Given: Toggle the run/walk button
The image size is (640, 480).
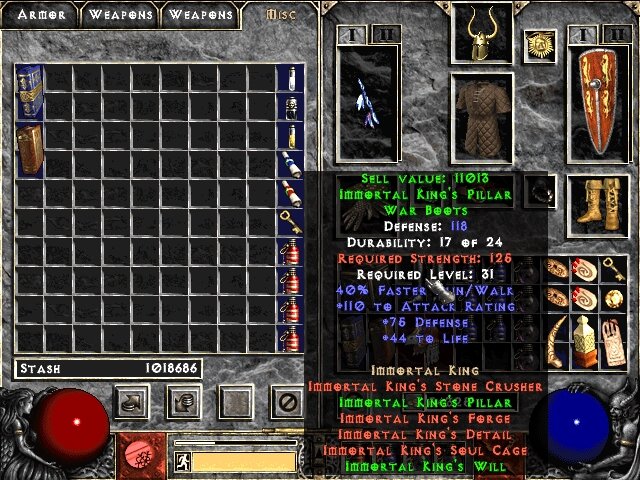Looking at the screenshot, I should (x=183, y=462).
